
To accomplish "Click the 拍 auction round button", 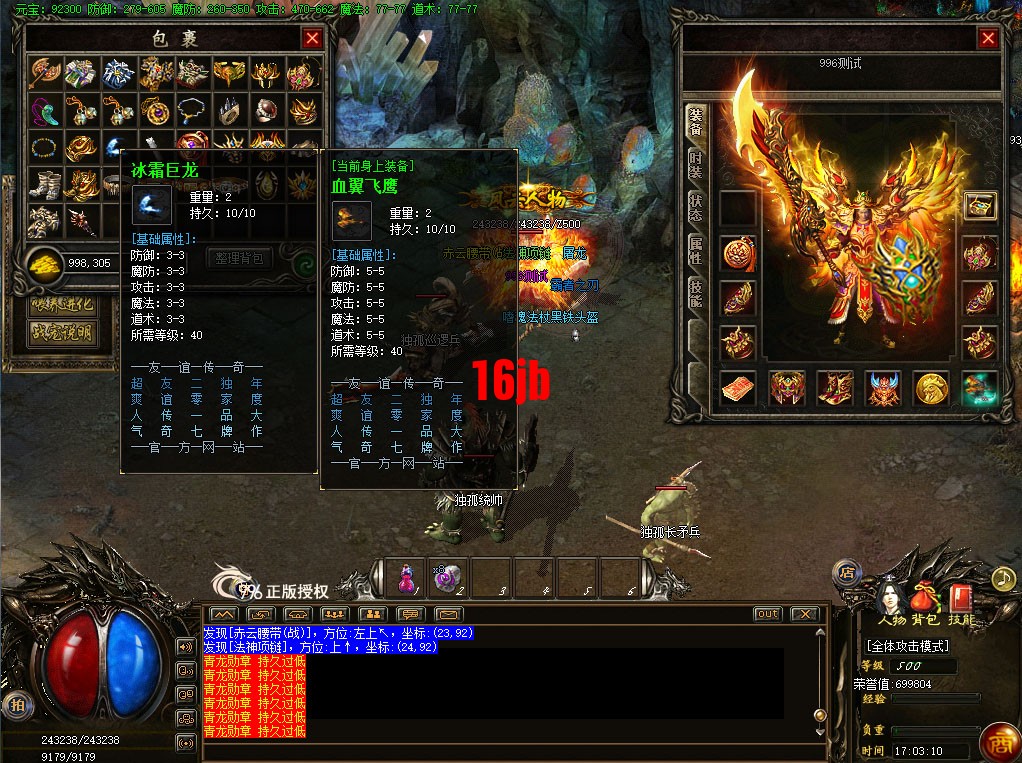I will pyautogui.click(x=15, y=704).
